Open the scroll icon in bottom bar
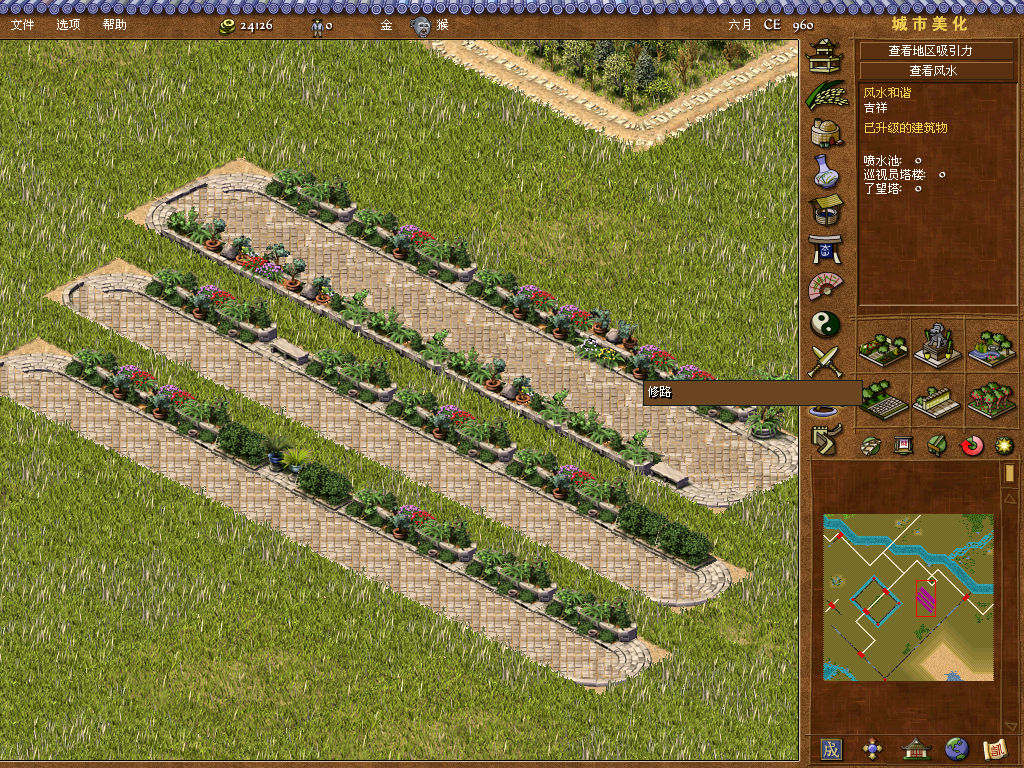1024x768 pixels. (x=994, y=748)
